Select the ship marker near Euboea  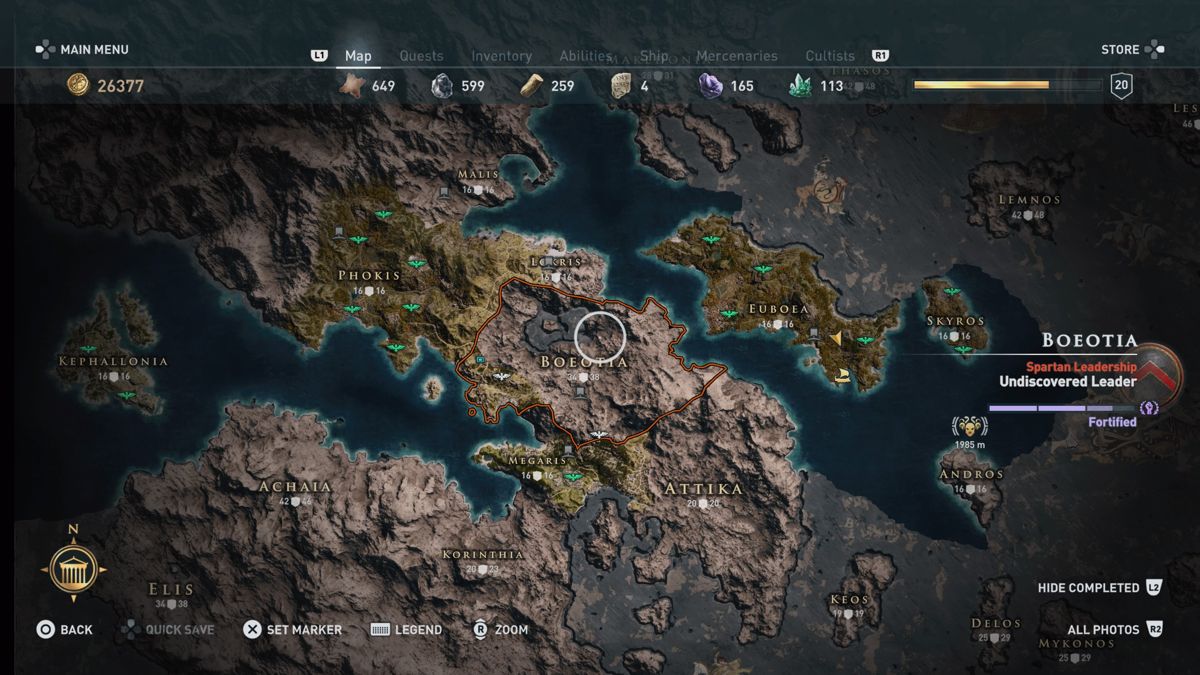point(842,377)
